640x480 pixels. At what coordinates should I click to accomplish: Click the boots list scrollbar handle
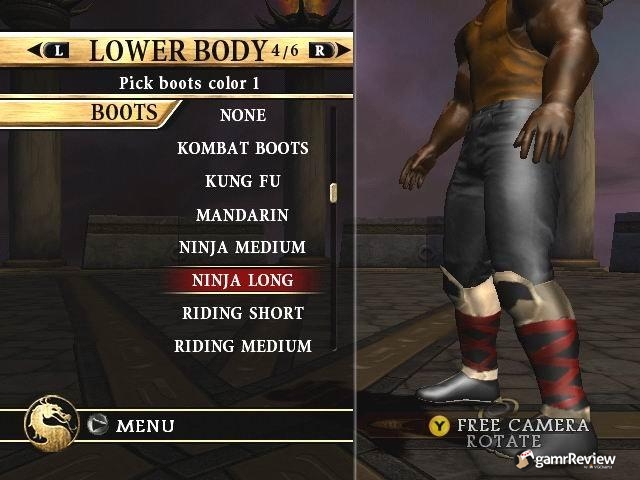pyautogui.click(x=334, y=192)
